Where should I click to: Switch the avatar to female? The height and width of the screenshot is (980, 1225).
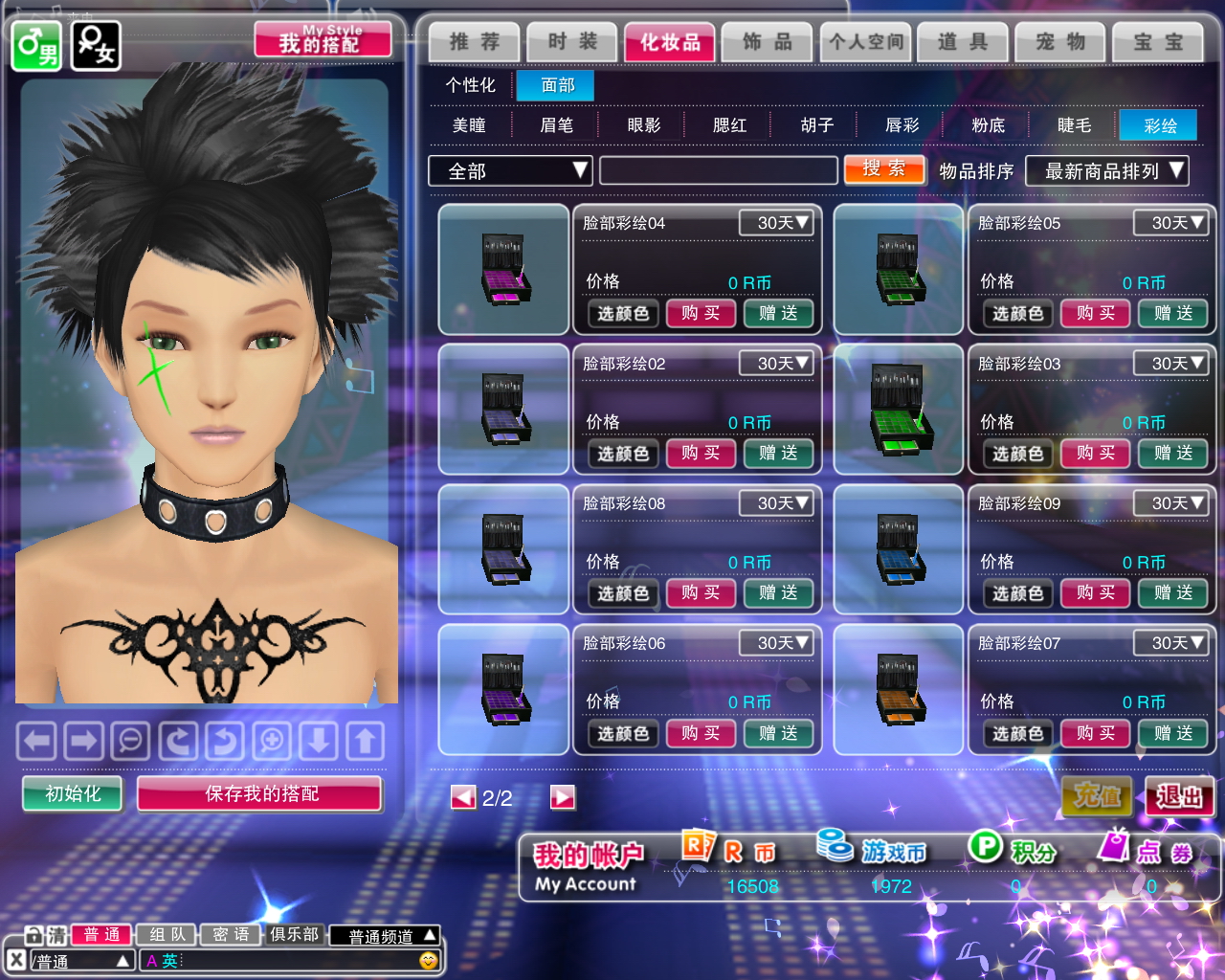96,46
